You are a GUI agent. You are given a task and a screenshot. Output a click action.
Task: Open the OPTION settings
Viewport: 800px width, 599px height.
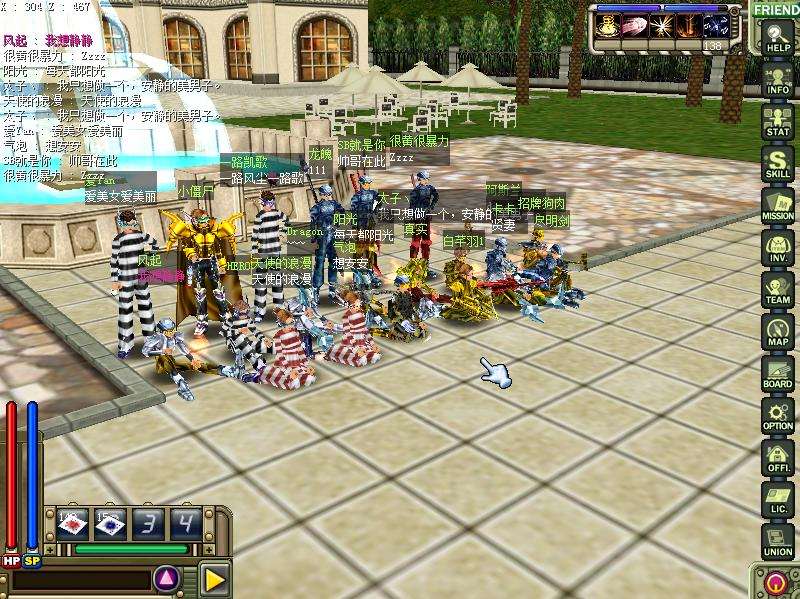[x=777, y=414]
